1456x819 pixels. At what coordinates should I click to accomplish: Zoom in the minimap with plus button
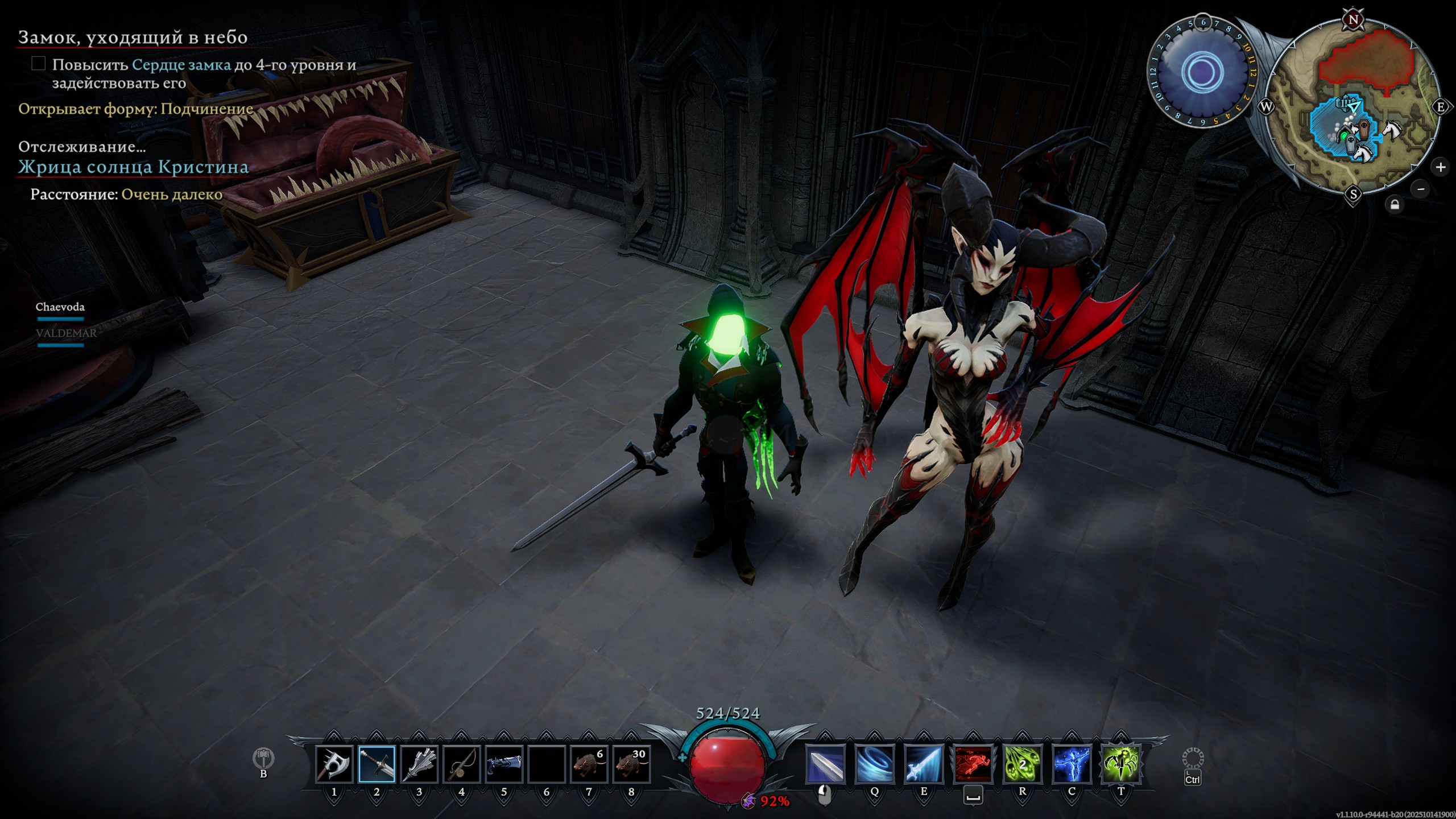click(x=1440, y=167)
